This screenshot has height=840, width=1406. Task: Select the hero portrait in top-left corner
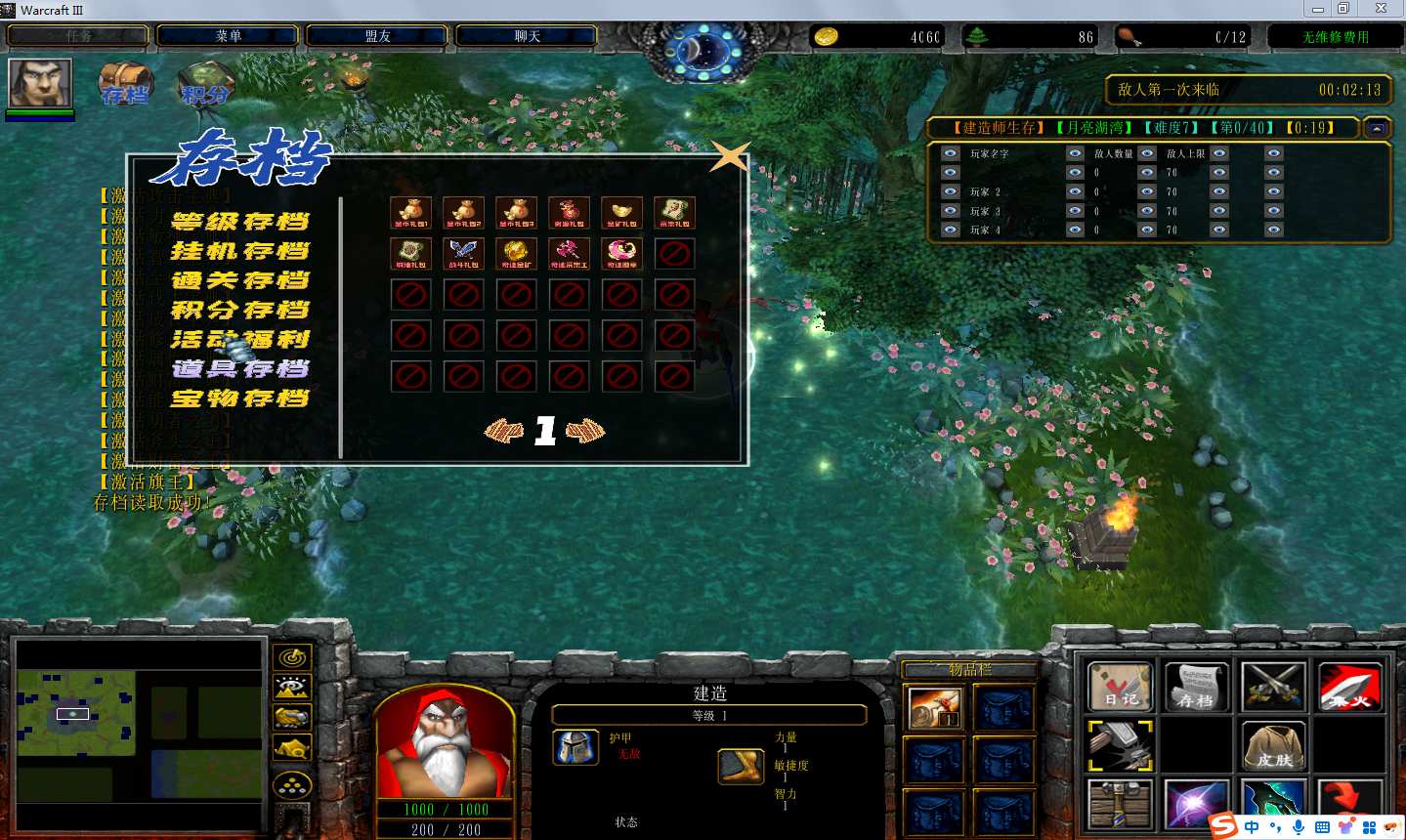point(40,83)
